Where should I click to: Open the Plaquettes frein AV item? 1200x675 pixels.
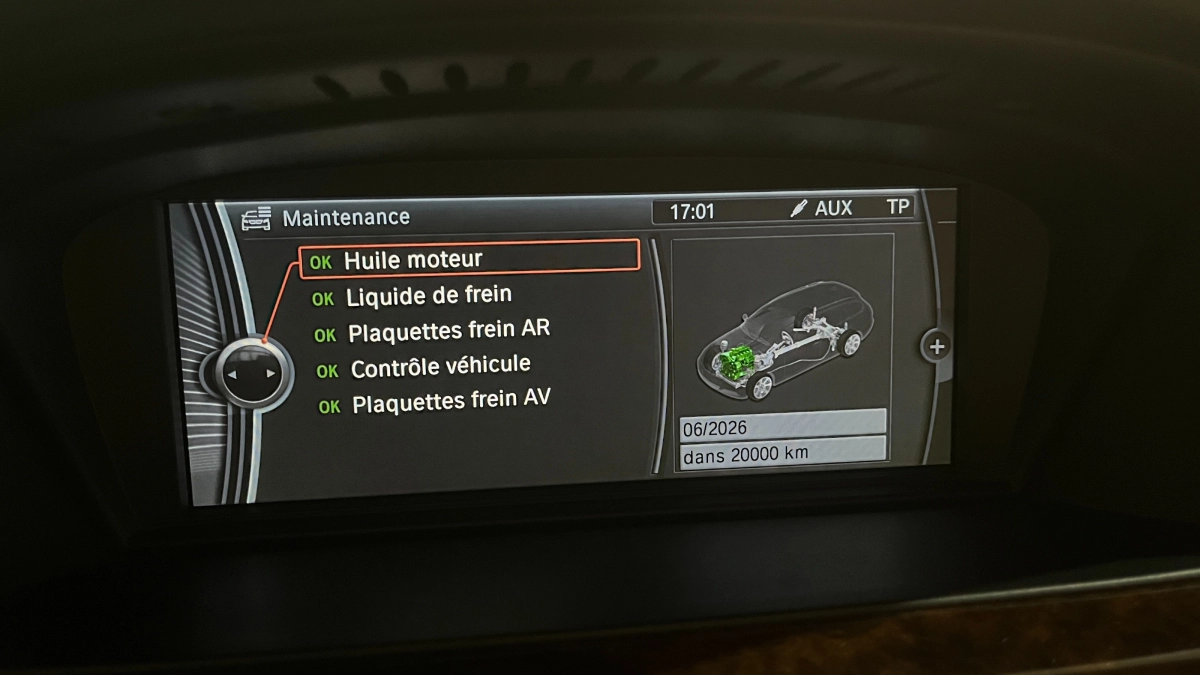click(450, 402)
